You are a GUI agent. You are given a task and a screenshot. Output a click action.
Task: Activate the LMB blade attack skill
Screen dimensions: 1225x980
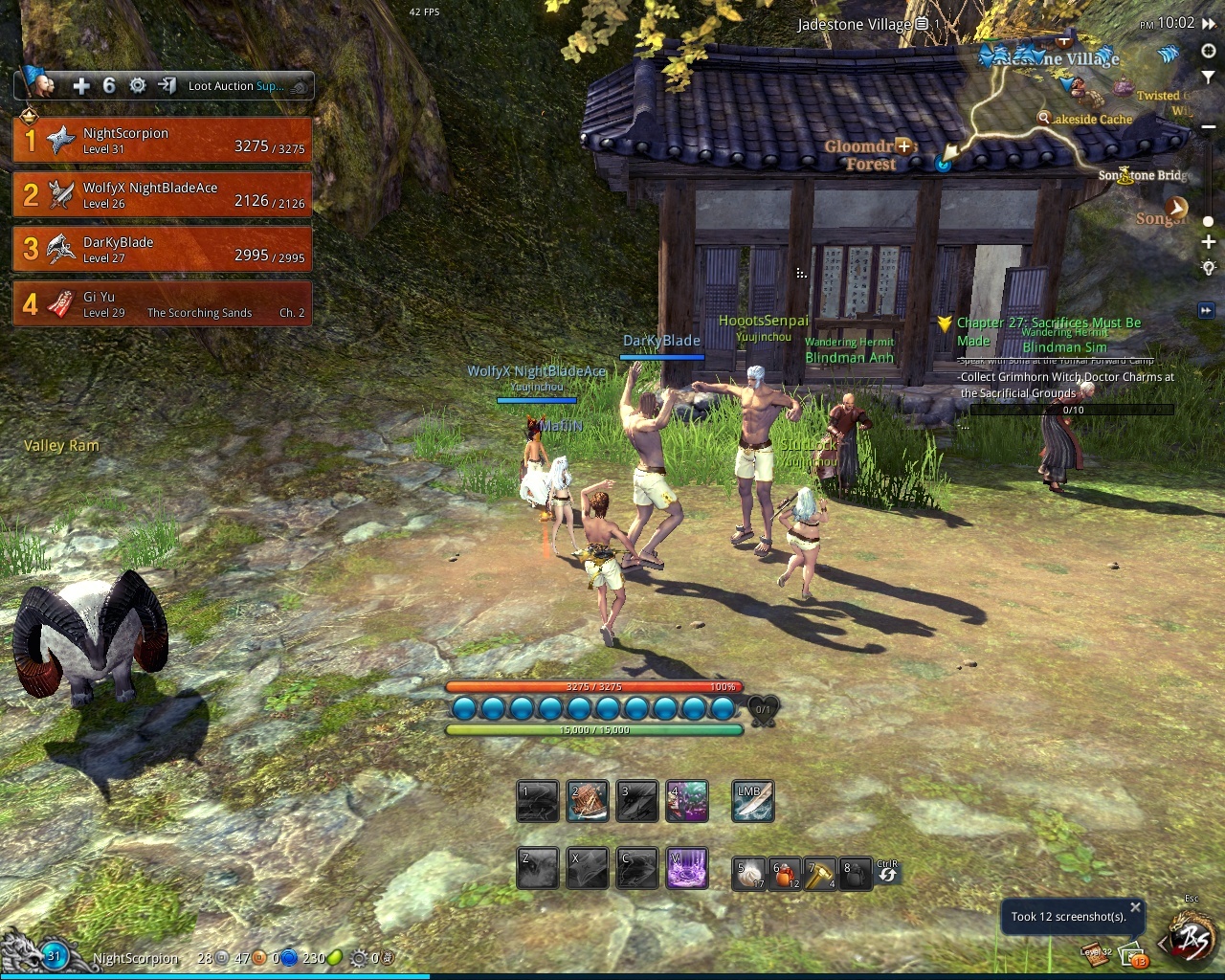point(752,802)
